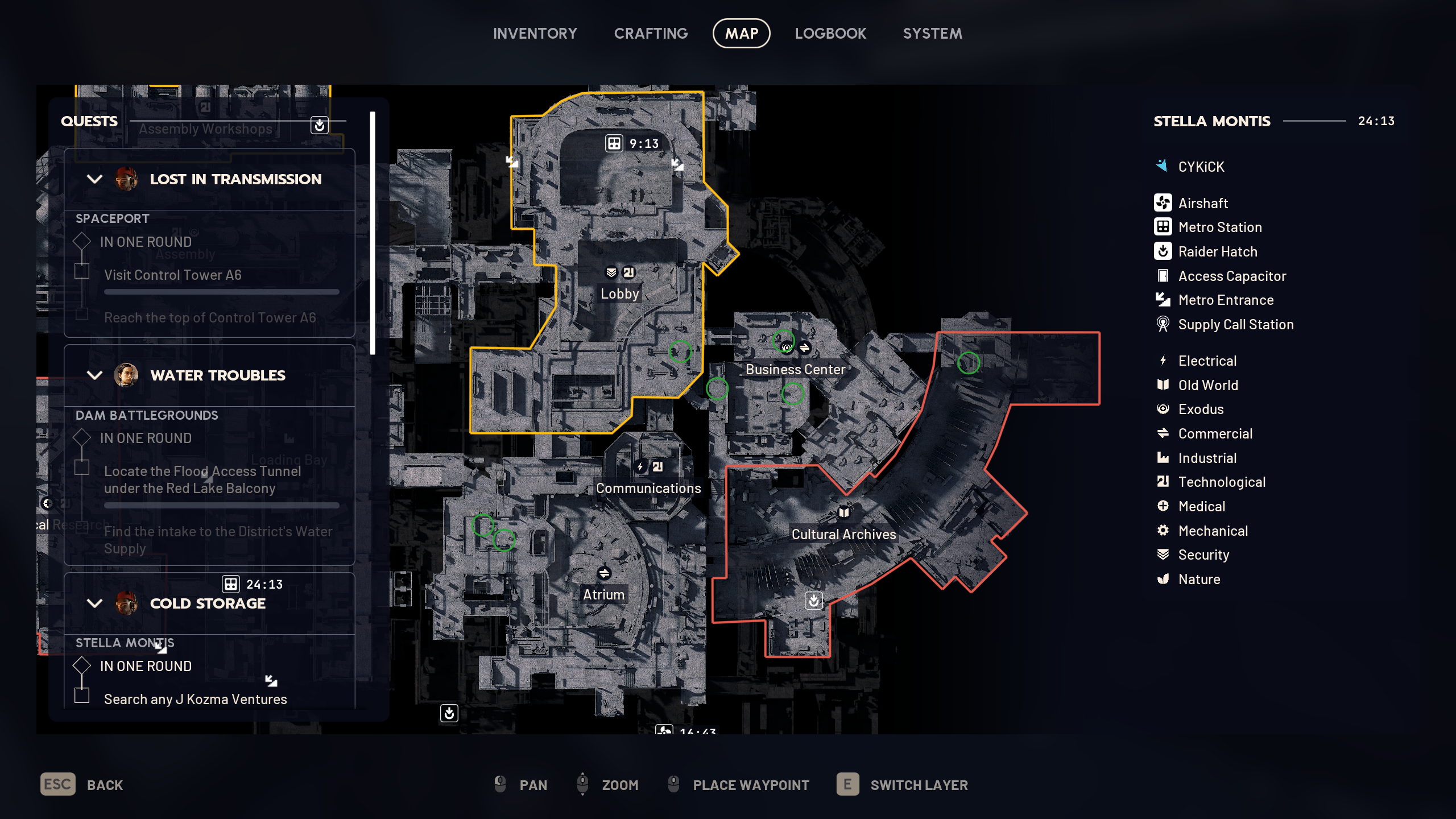Open the System tab

932,34
